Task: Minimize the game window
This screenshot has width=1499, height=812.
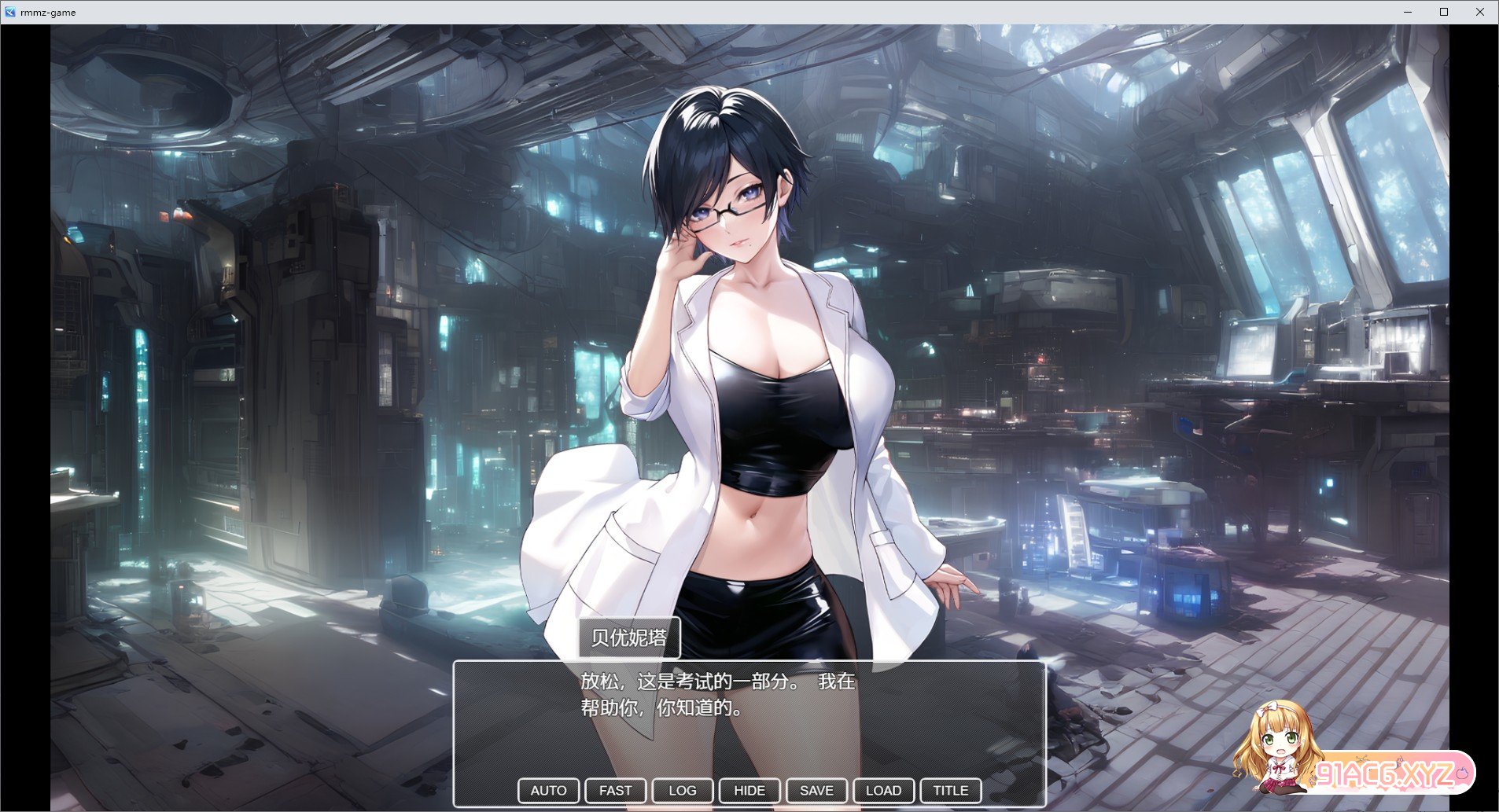Action: pyautogui.click(x=1408, y=12)
